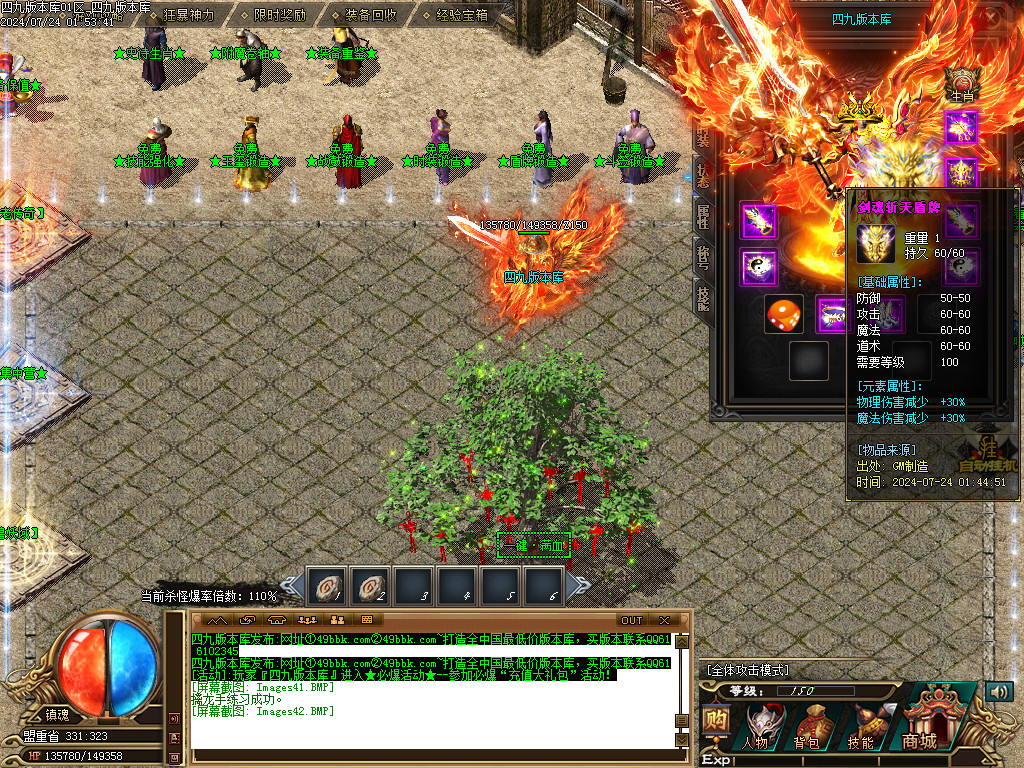
Task: Open the 人物 character panel
Action: [x=756, y=724]
